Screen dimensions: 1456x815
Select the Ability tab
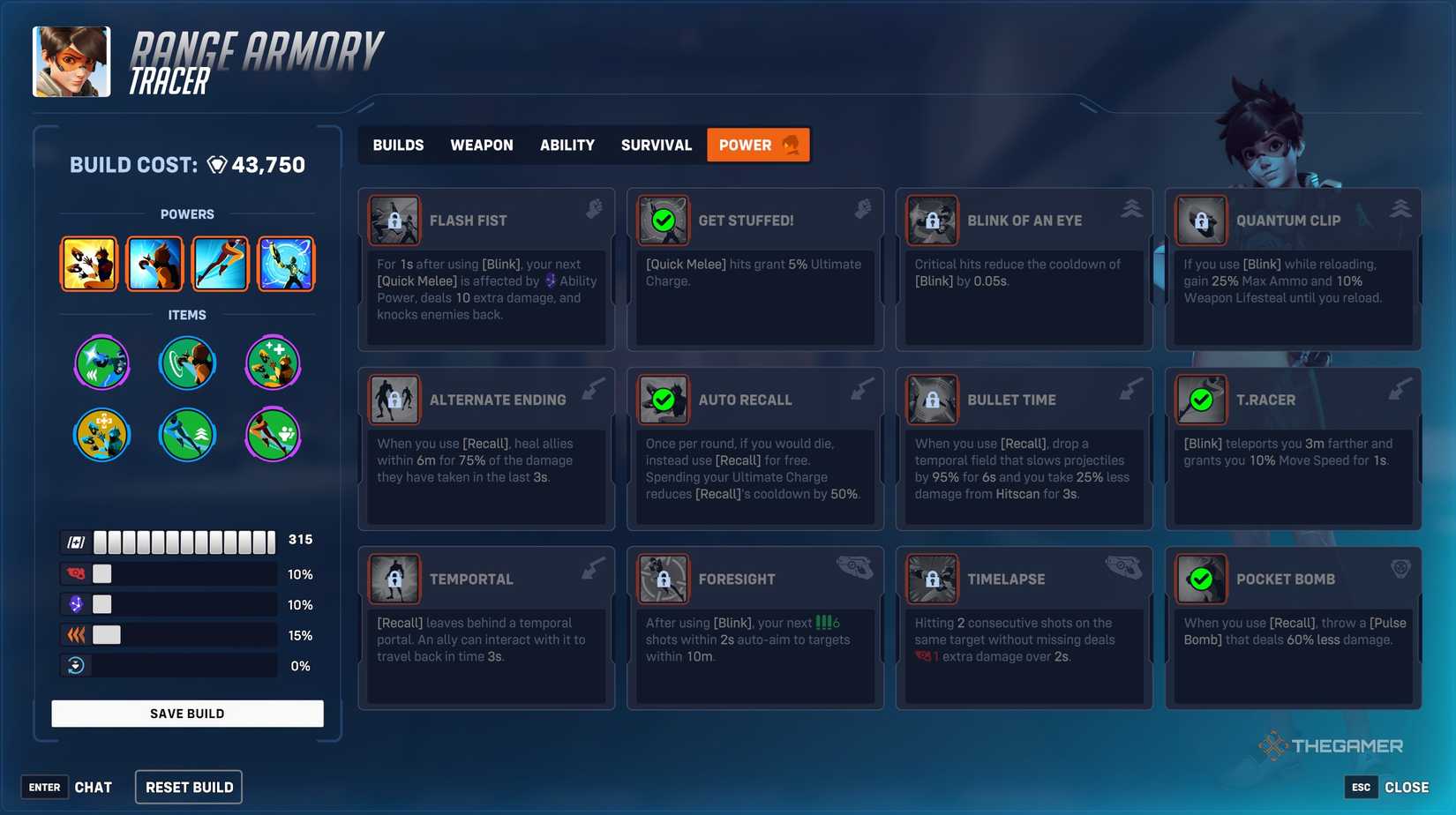(x=567, y=146)
